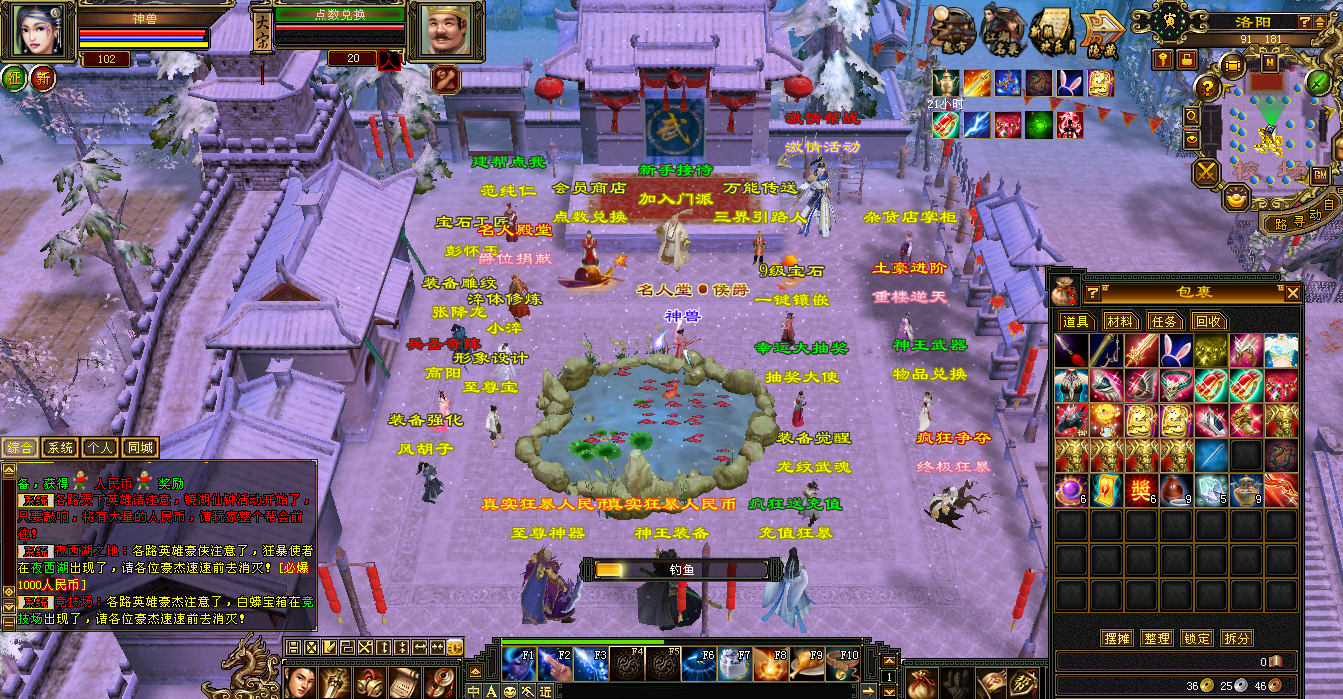This screenshot has height=699, width=1343.
Task: Split a stack using the 拆分 button
Action: tap(1237, 638)
